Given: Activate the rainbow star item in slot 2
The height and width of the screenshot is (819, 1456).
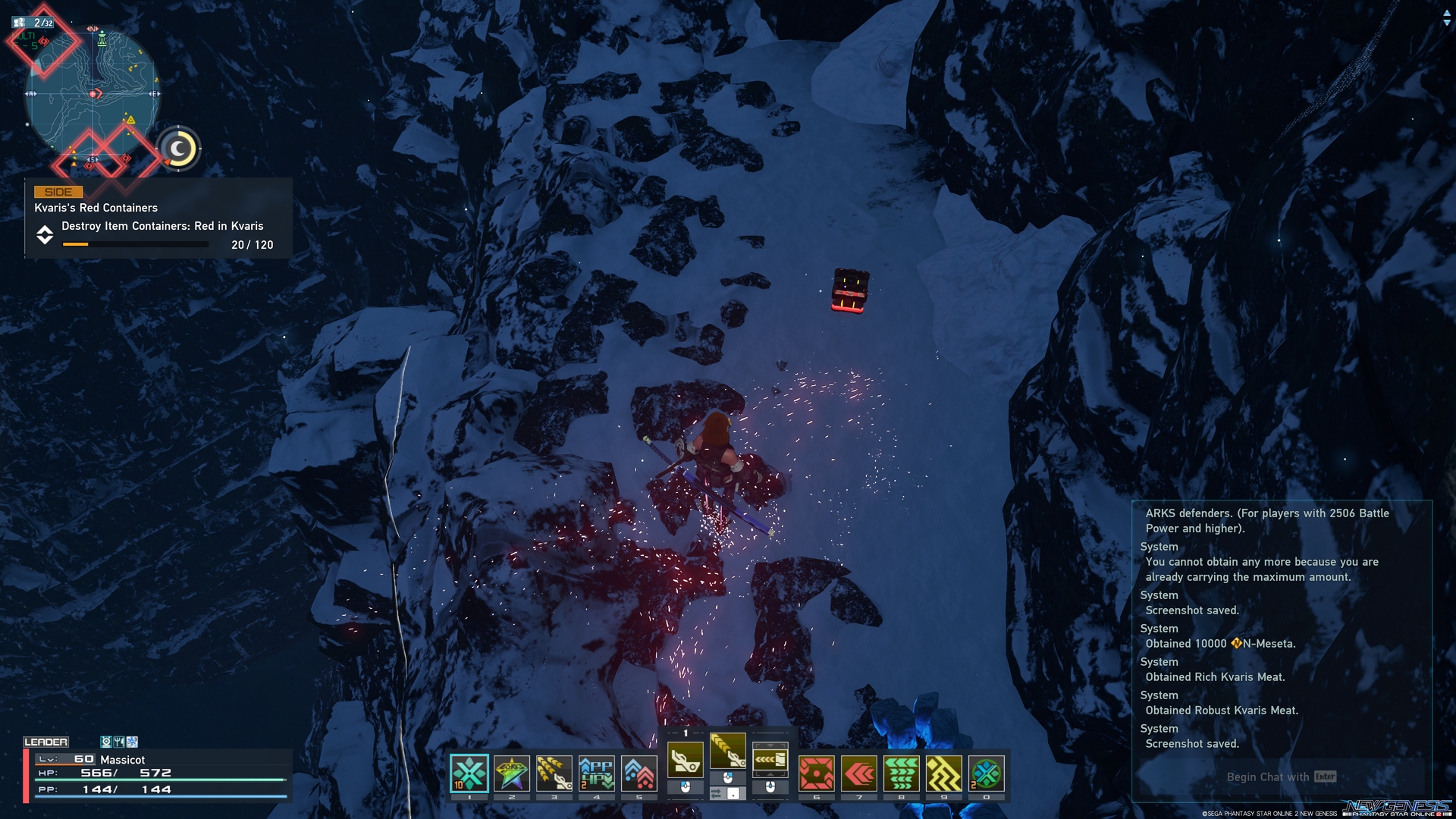Looking at the screenshot, I should pos(512,773).
